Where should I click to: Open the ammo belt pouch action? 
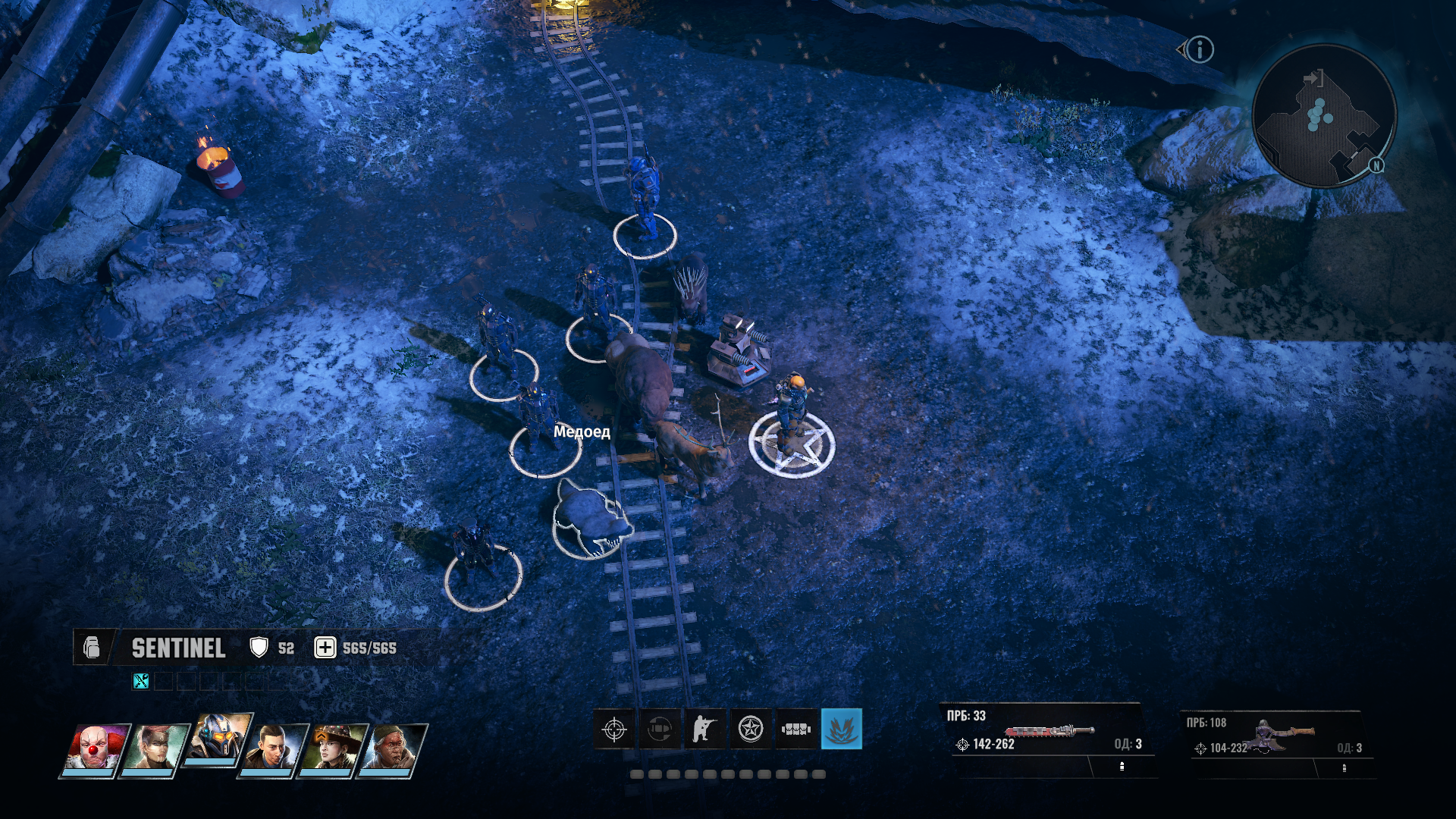[796, 730]
